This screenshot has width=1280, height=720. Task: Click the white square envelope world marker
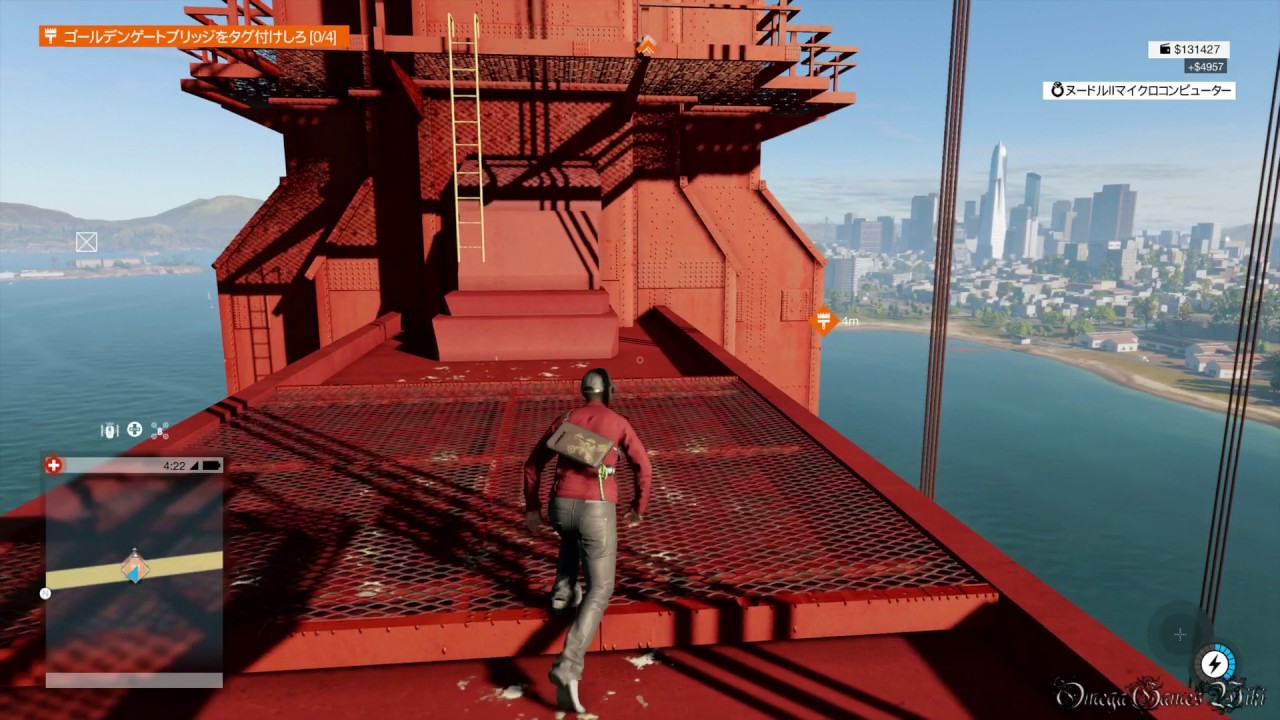pyautogui.click(x=87, y=241)
